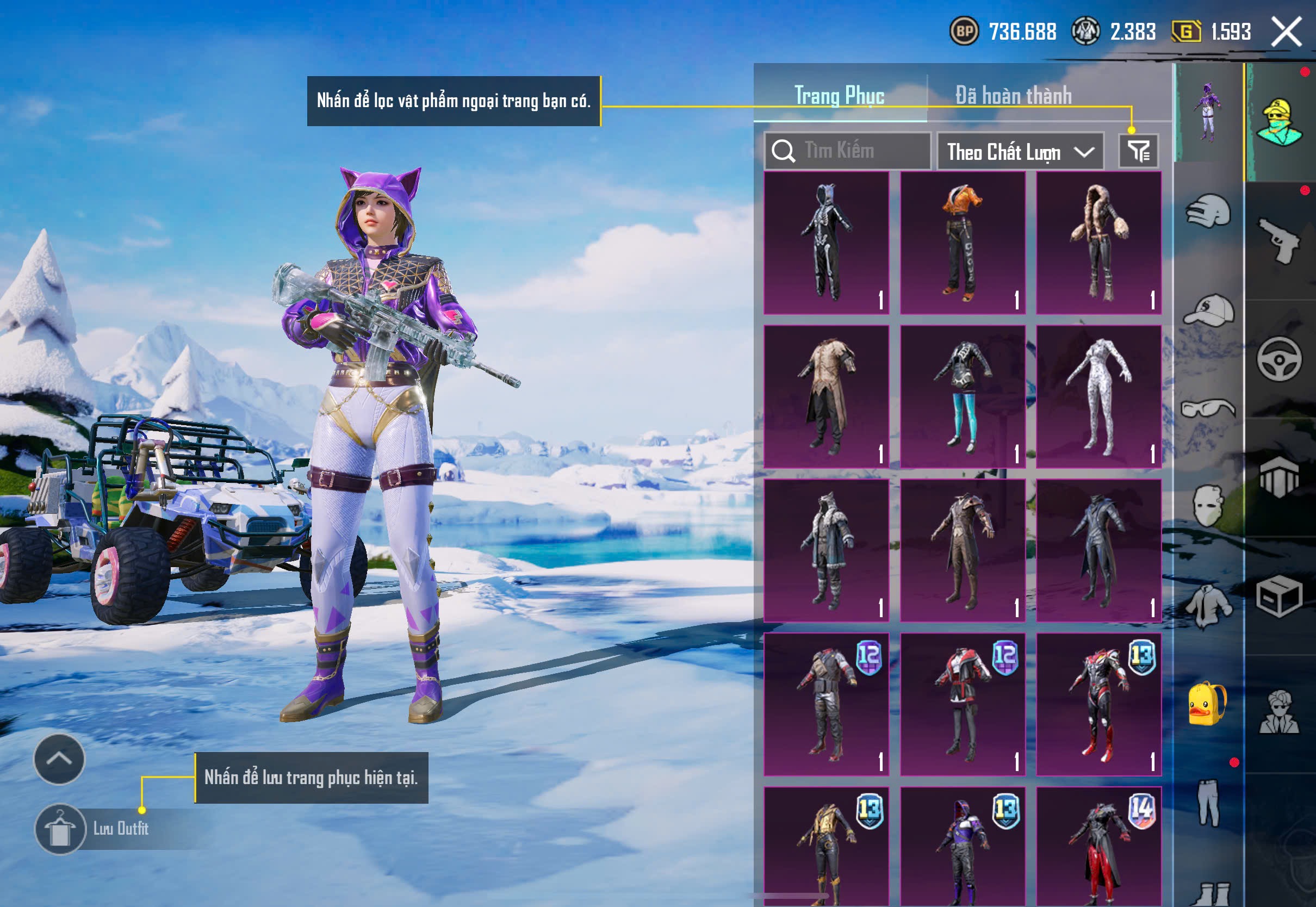This screenshot has height=907, width=1316.
Task: Open the face mask category
Action: [x=1208, y=505]
